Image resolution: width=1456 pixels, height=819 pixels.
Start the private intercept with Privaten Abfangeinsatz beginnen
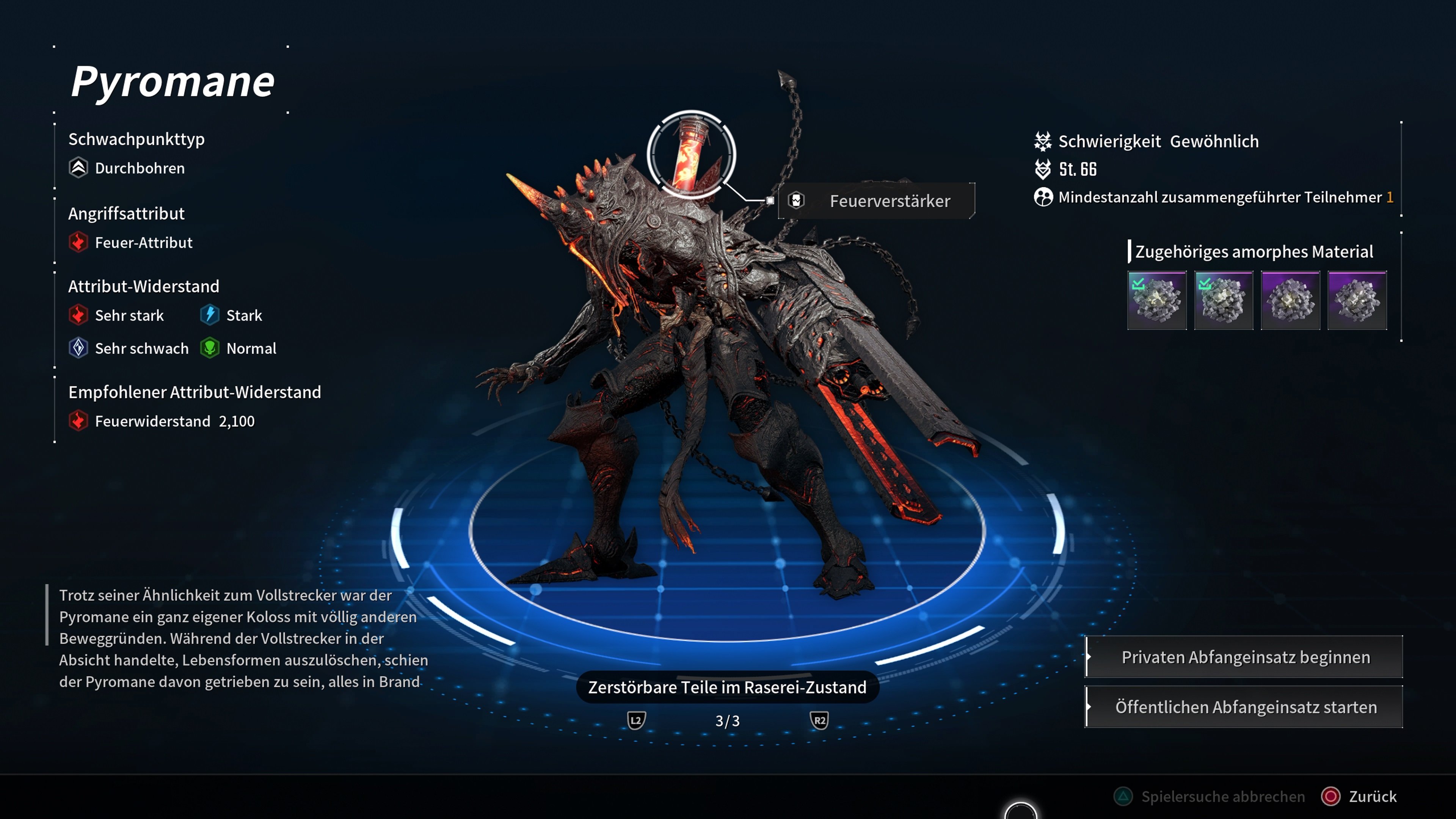coord(1244,657)
